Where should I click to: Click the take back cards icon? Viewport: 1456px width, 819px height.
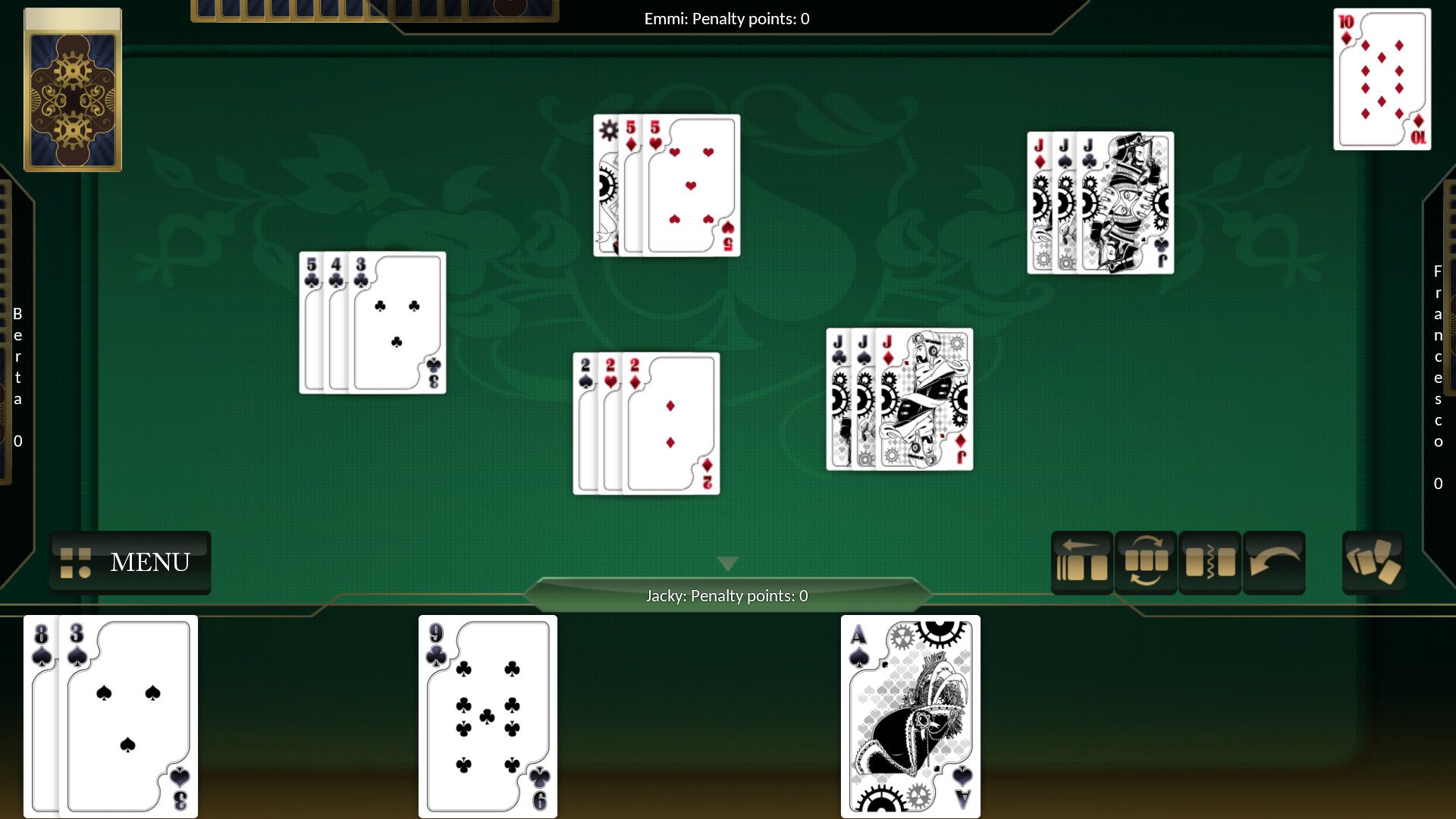tap(1082, 562)
